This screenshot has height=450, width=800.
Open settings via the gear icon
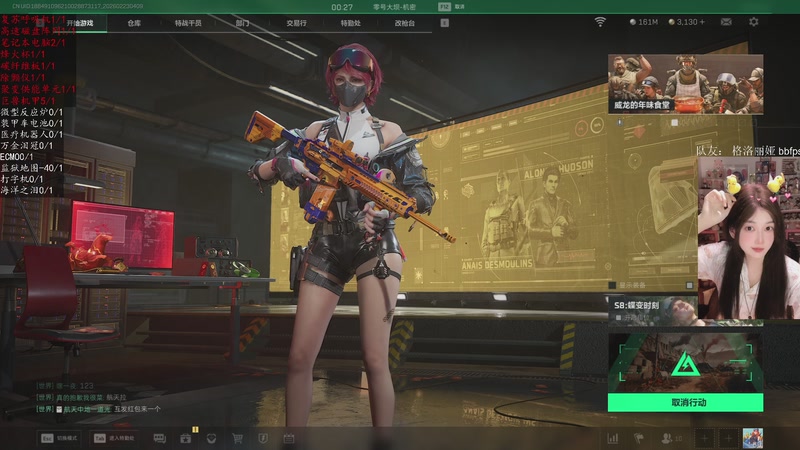(x=753, y=21)
